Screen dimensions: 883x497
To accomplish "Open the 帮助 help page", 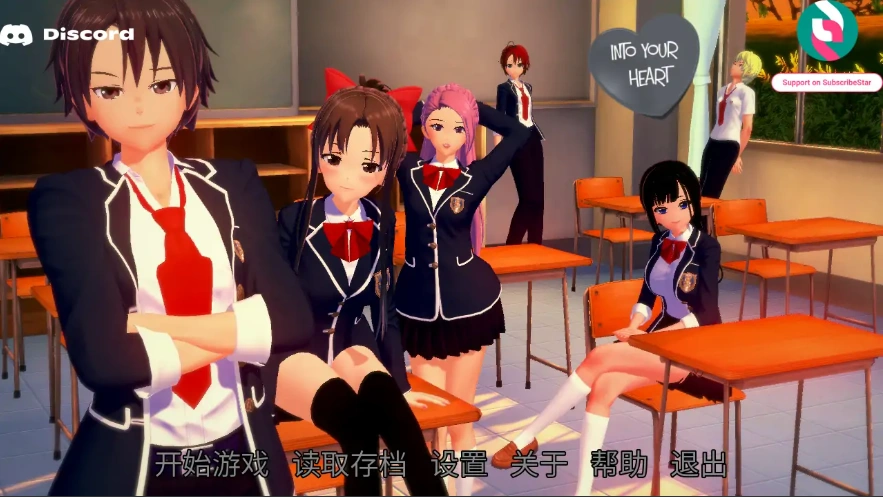I will [618, 464].
